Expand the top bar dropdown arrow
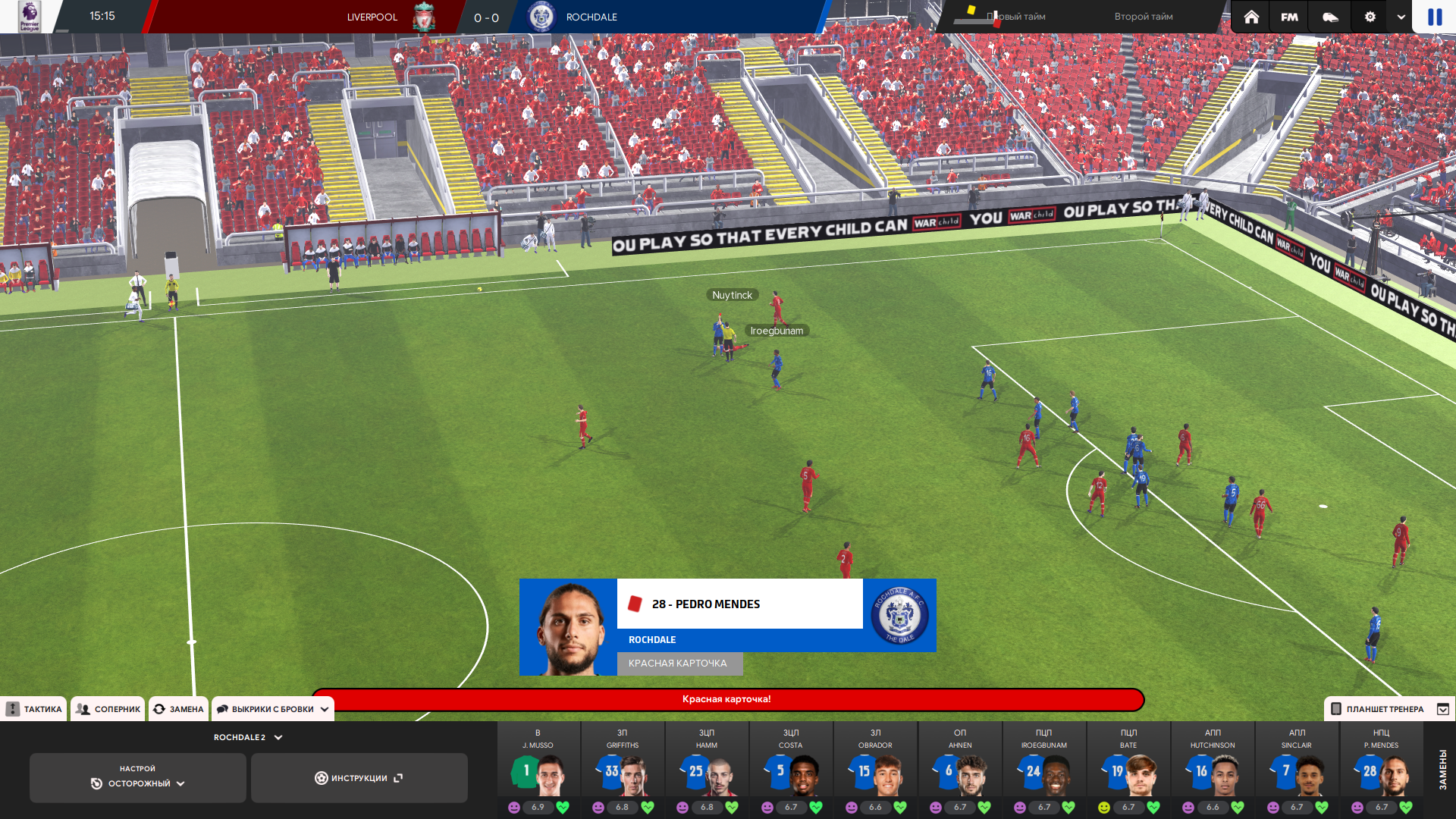 pyautogui.click(x=1401, y=17)
